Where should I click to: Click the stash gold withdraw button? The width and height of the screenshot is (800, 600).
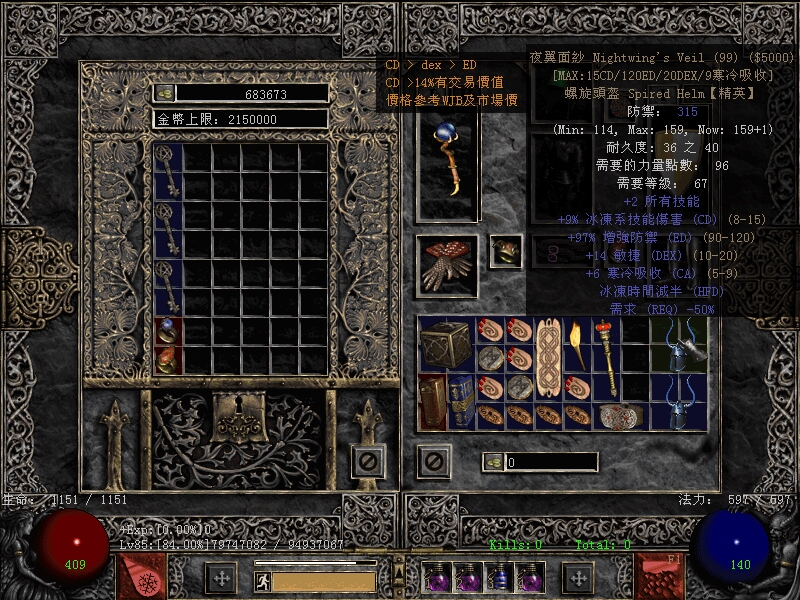coord(165,93)
